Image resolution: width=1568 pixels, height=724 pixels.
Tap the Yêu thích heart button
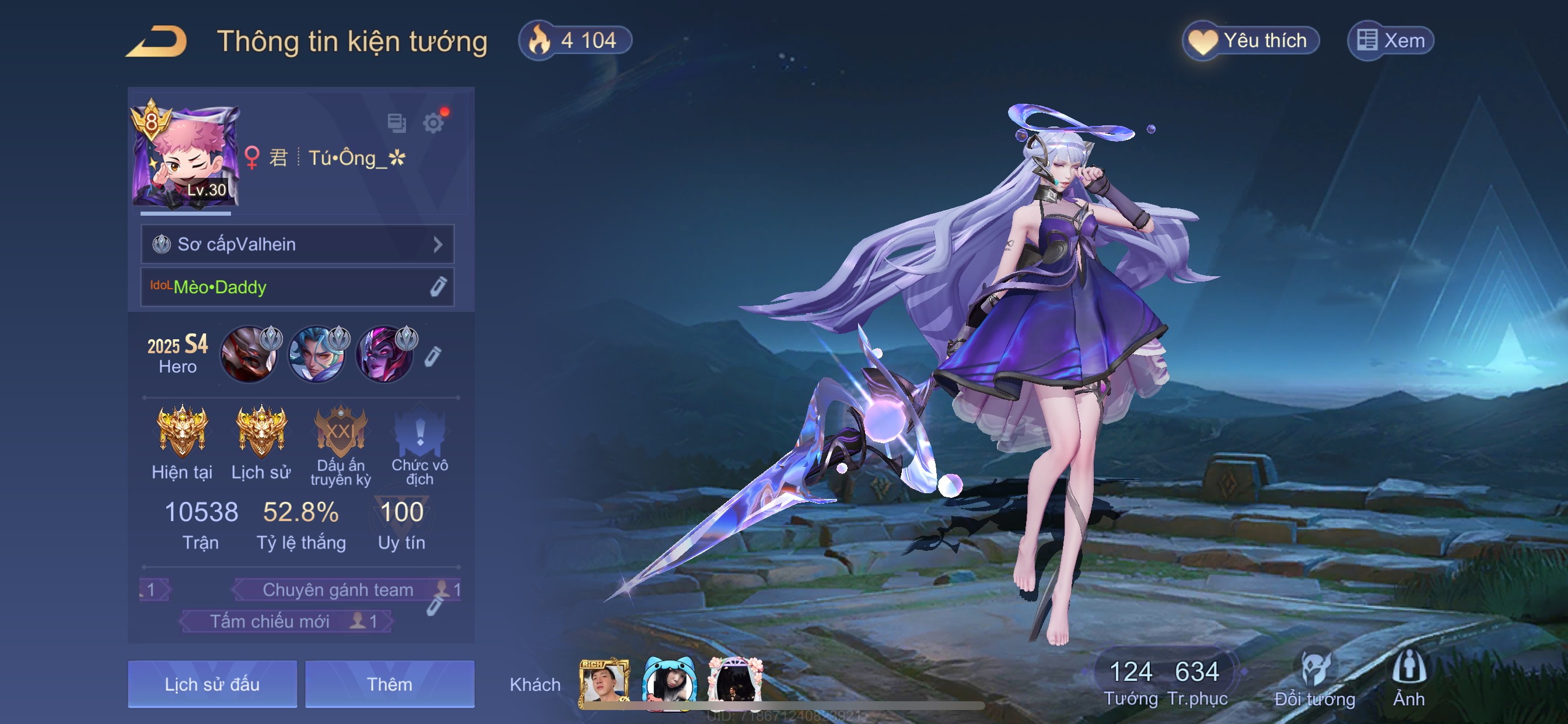coord(1250,41)
